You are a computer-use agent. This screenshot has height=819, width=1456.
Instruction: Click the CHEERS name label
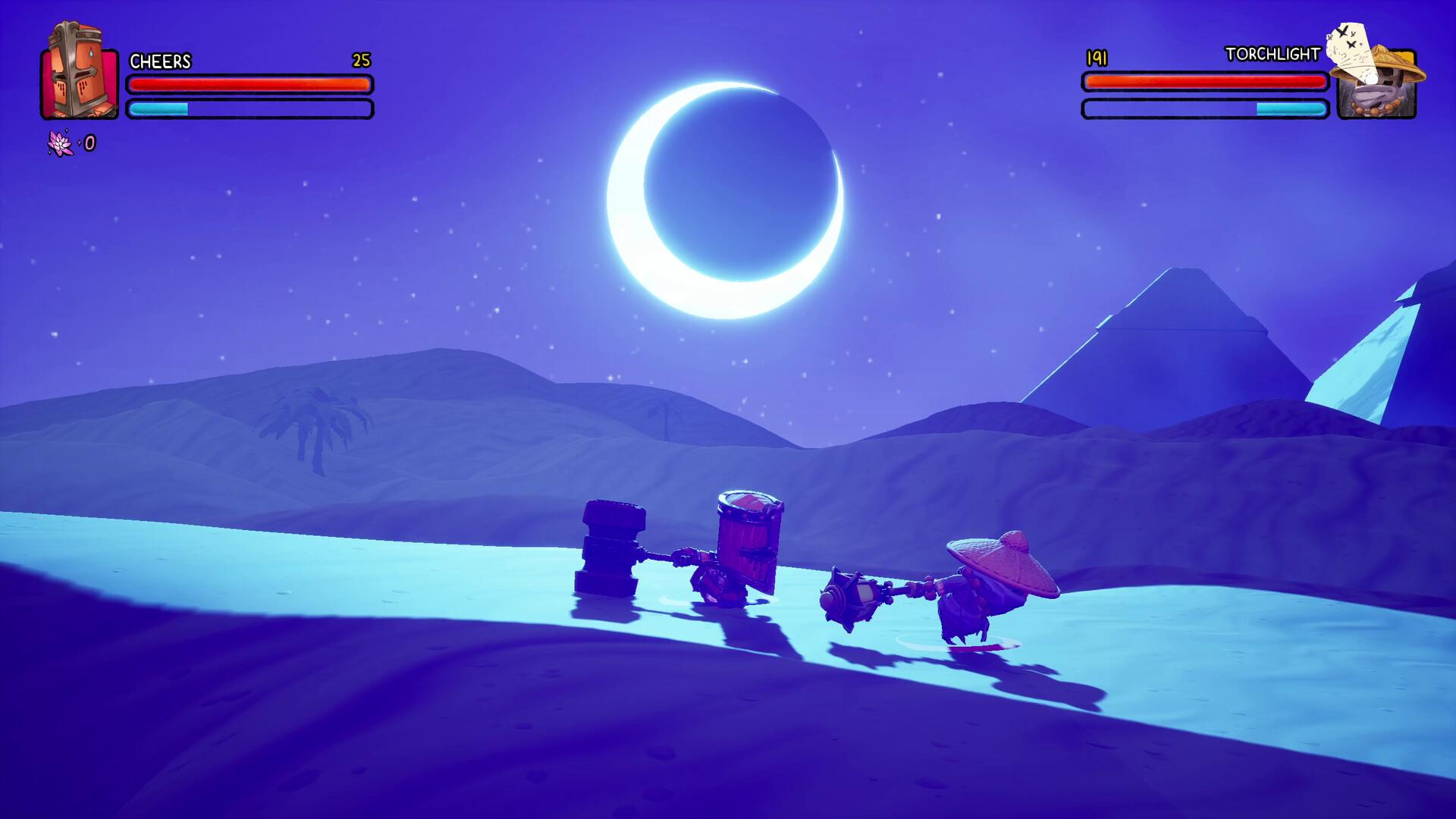point(161,62)
